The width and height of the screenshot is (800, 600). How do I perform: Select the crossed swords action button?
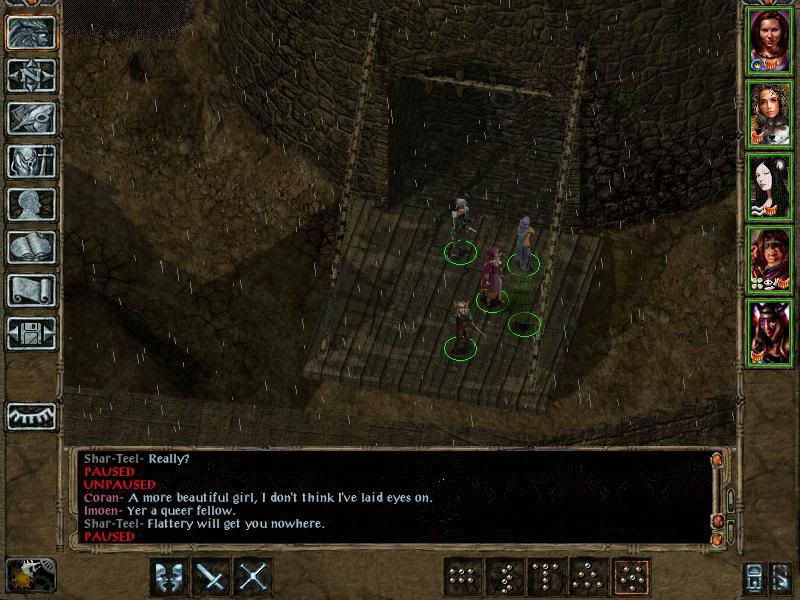[x=254, y=577]
